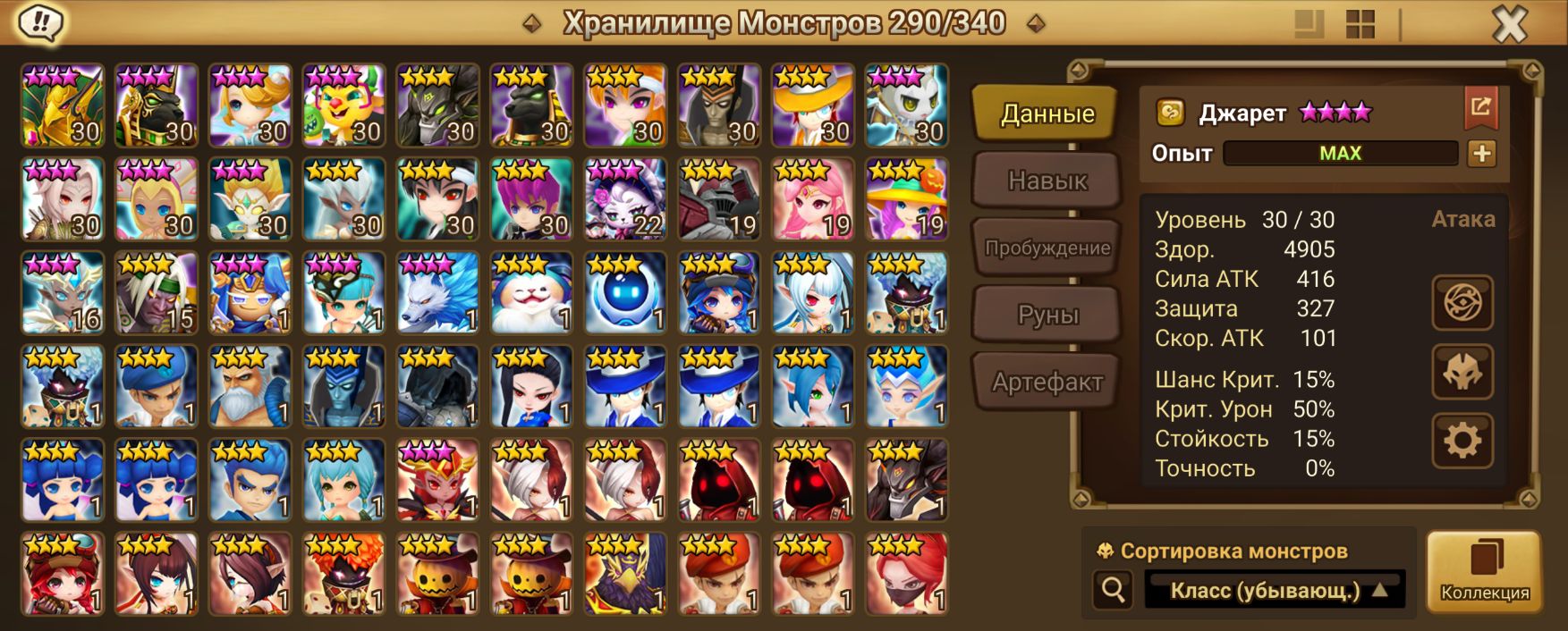Show the Артефакт tab

[1047, 382]
